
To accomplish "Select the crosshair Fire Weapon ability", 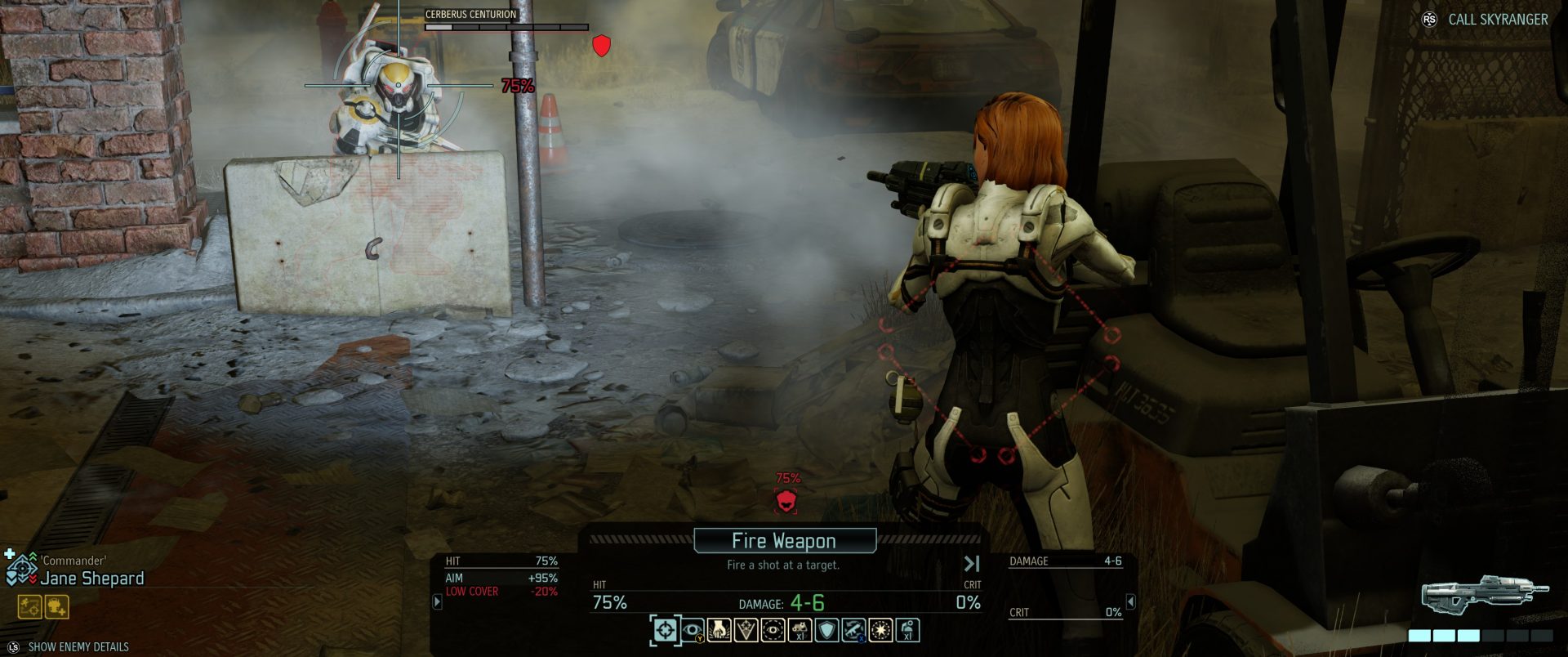I will (x=666, y=630).
